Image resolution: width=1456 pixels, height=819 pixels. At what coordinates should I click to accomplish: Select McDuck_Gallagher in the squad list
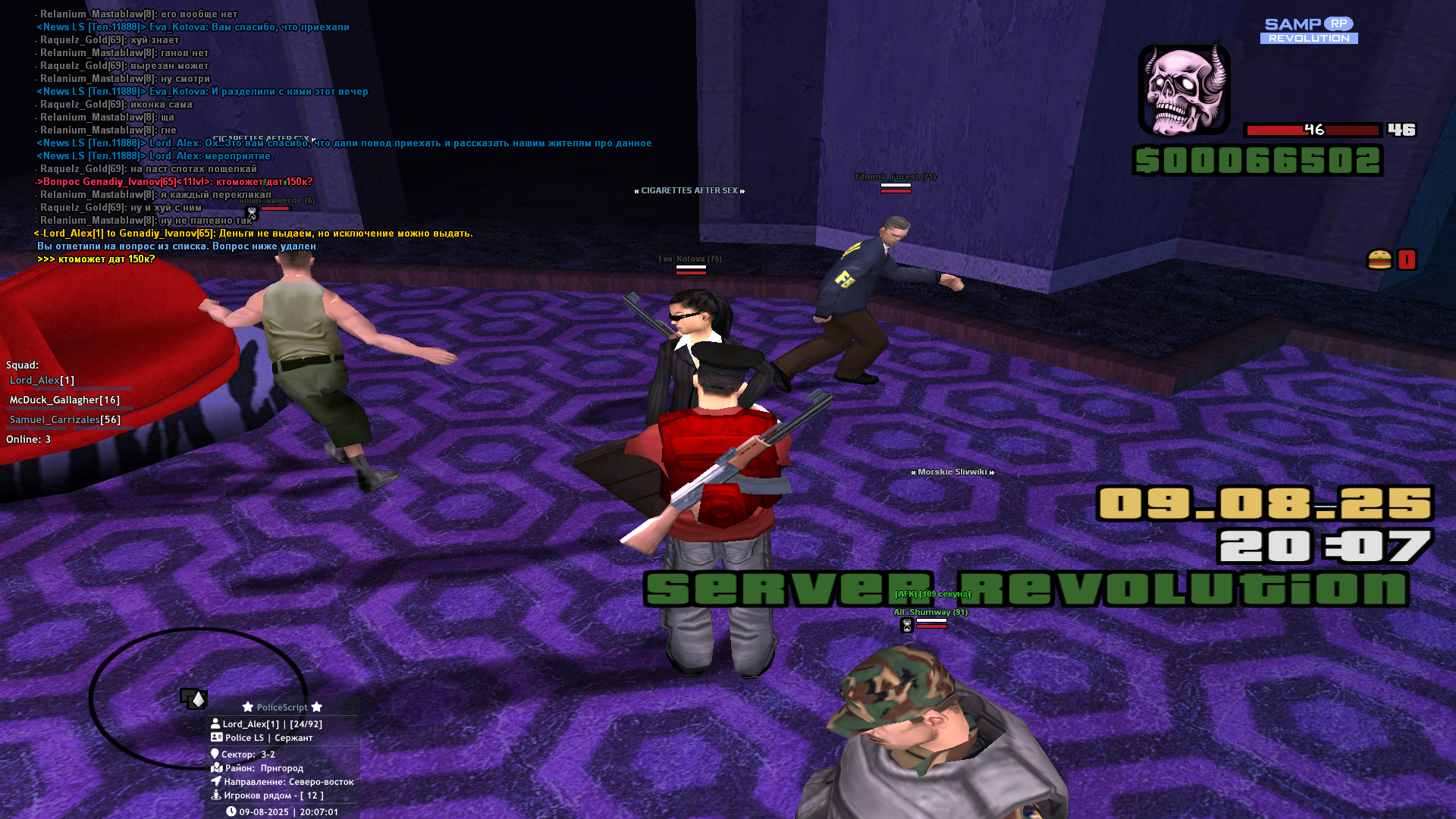pos(64,400)
